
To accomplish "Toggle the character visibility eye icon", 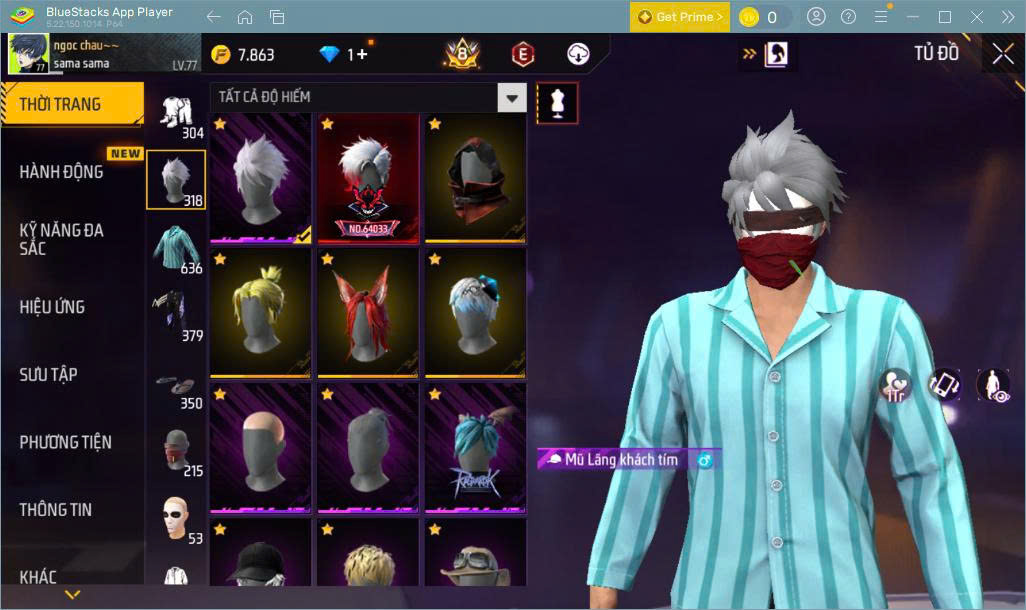I will 991,384.
